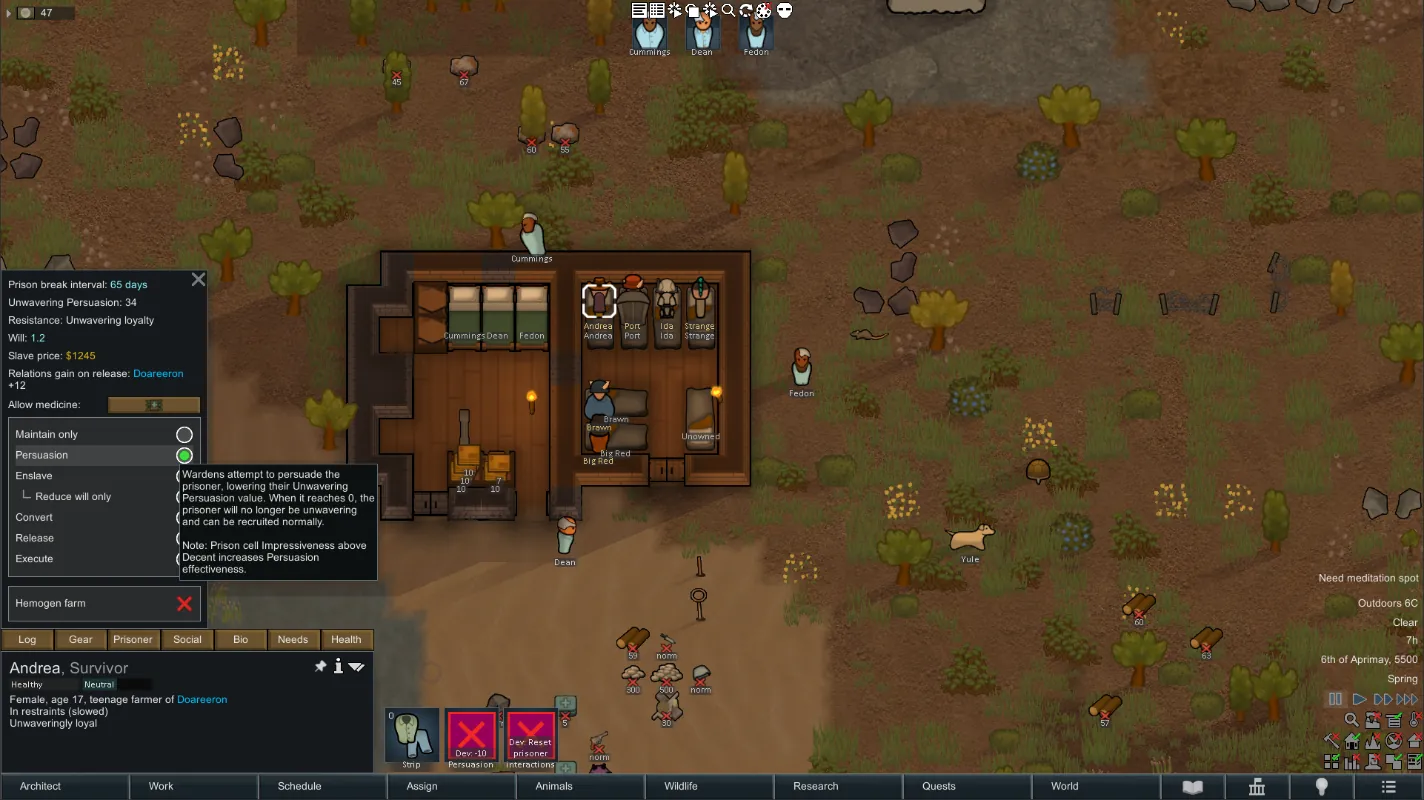Click the Dev -10 Persuasion button
Image resolution: width=1424 pixels, height=800 pixels.
[x=471, y=738]
